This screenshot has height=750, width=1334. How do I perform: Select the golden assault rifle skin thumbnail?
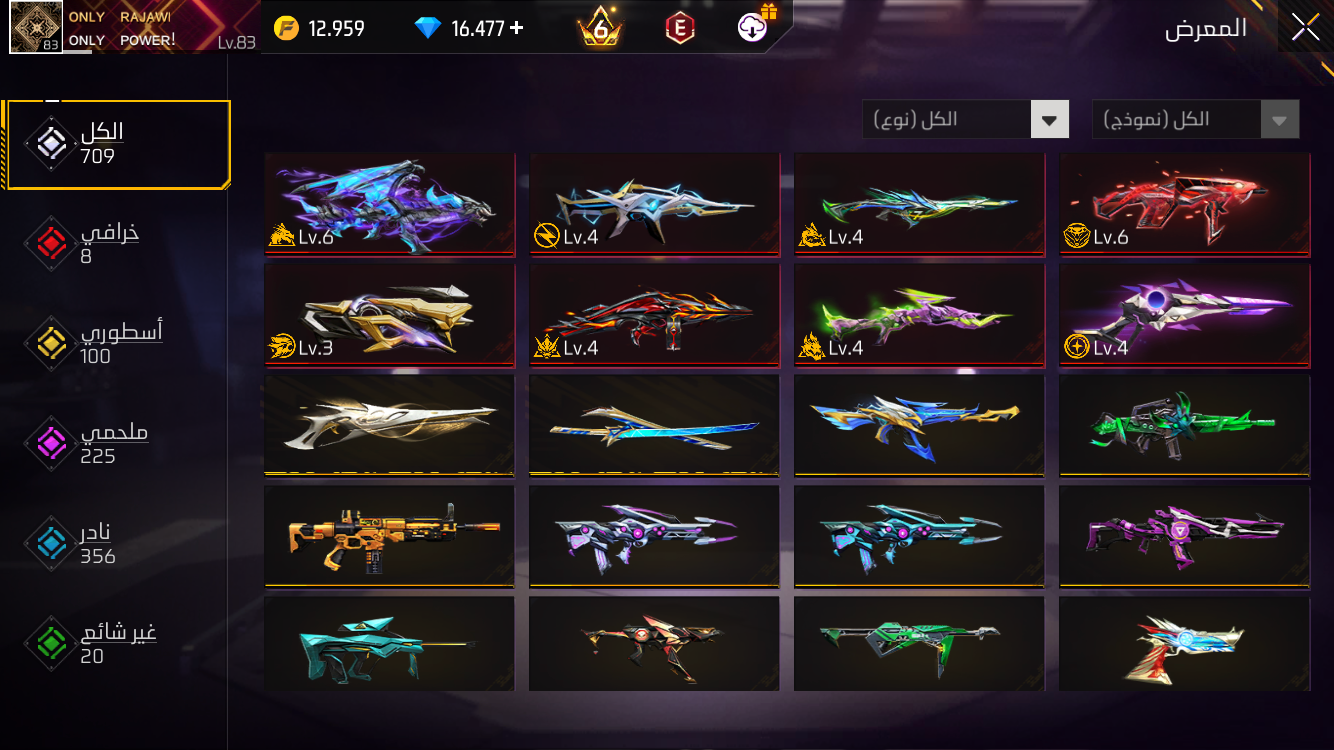[x=389, y=536]
